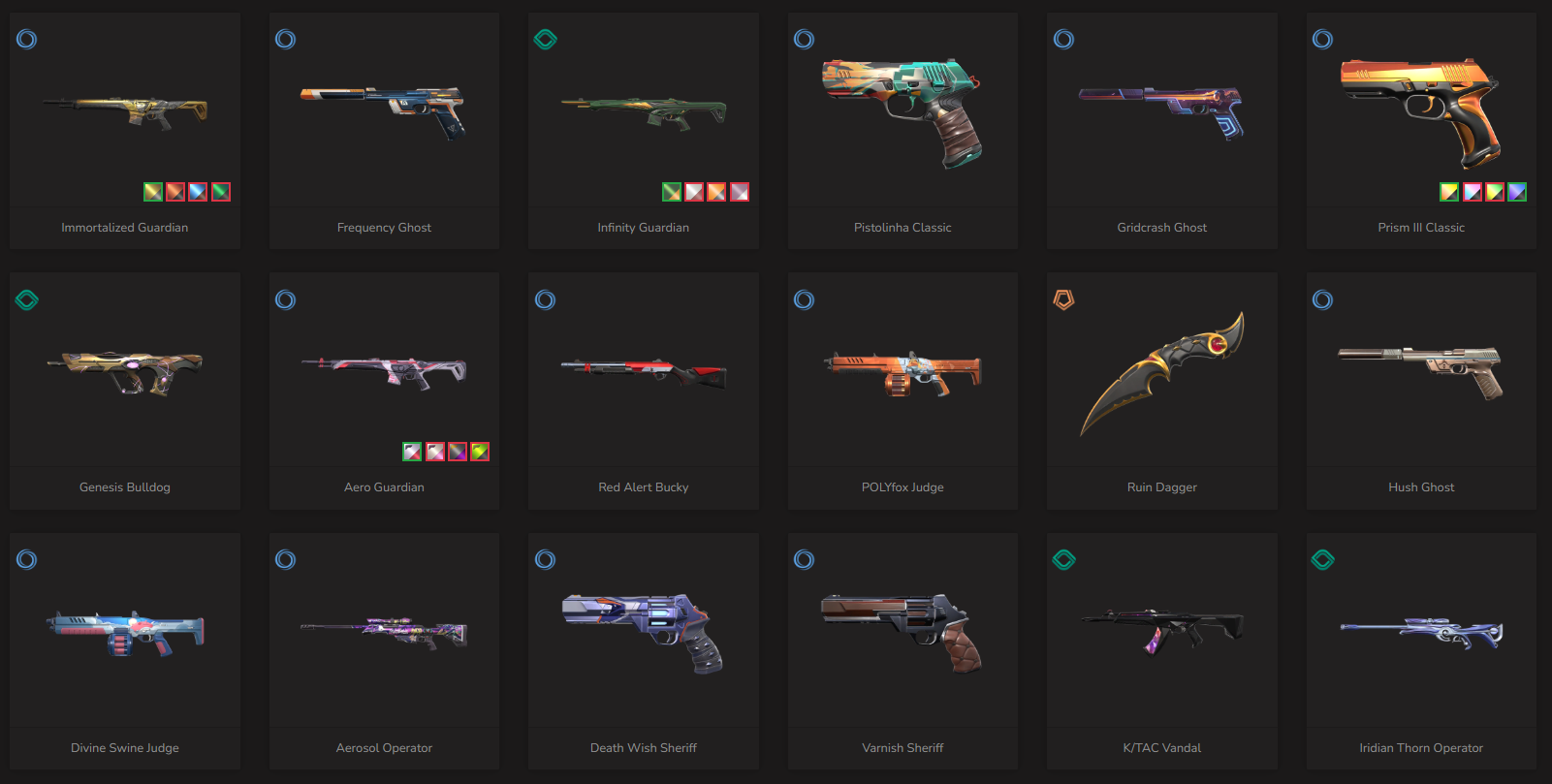The width and height of the screenshot is (1552, 784).
Task: Choose the Death Wish Sheriff skin card
Action: pyautogui.click(x=643, y=638)
